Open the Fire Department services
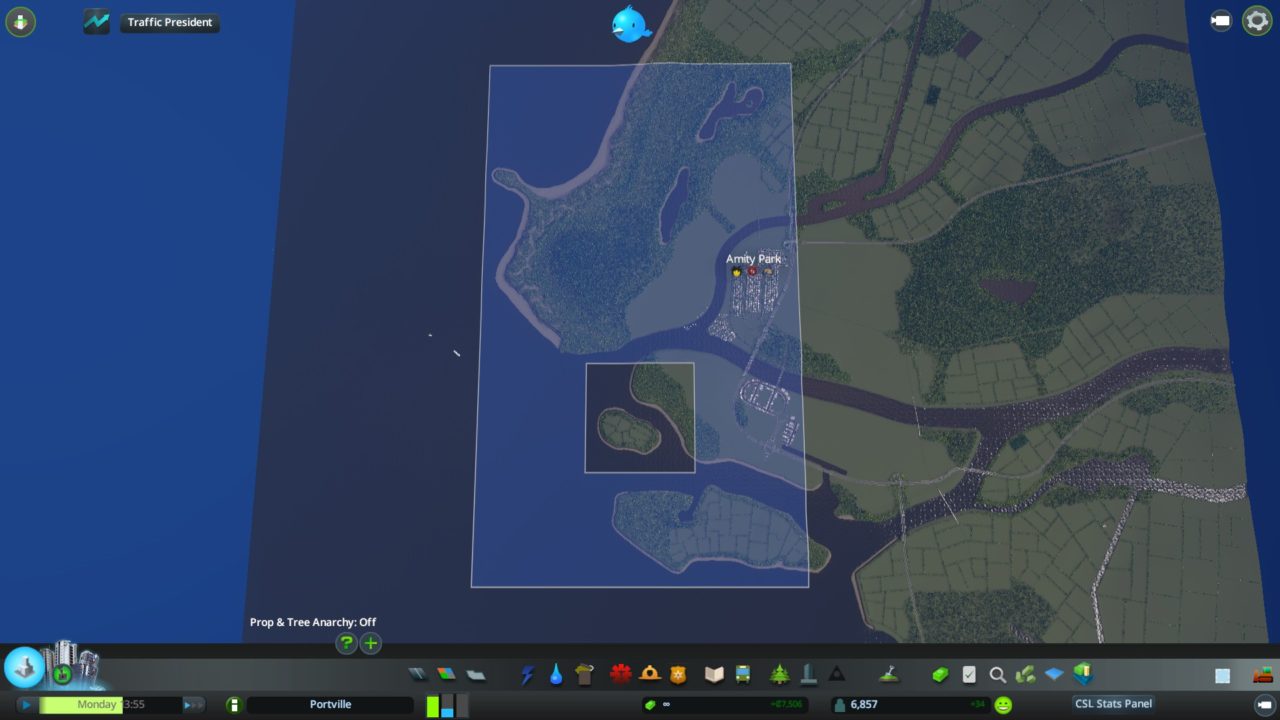Image resolution: width=1280 pixels, height=720 pixels. click(x=648, y=673)
